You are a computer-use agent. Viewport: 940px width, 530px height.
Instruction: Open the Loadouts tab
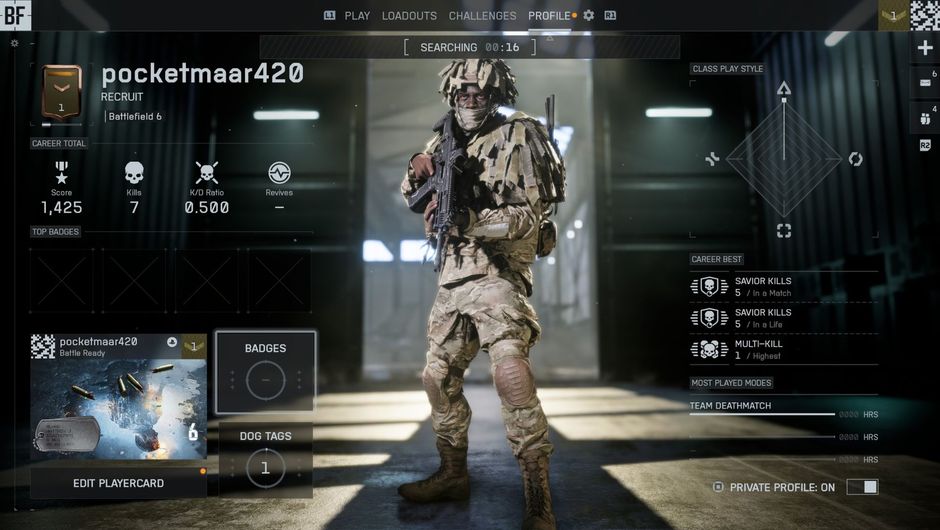[x=409, y=16]
